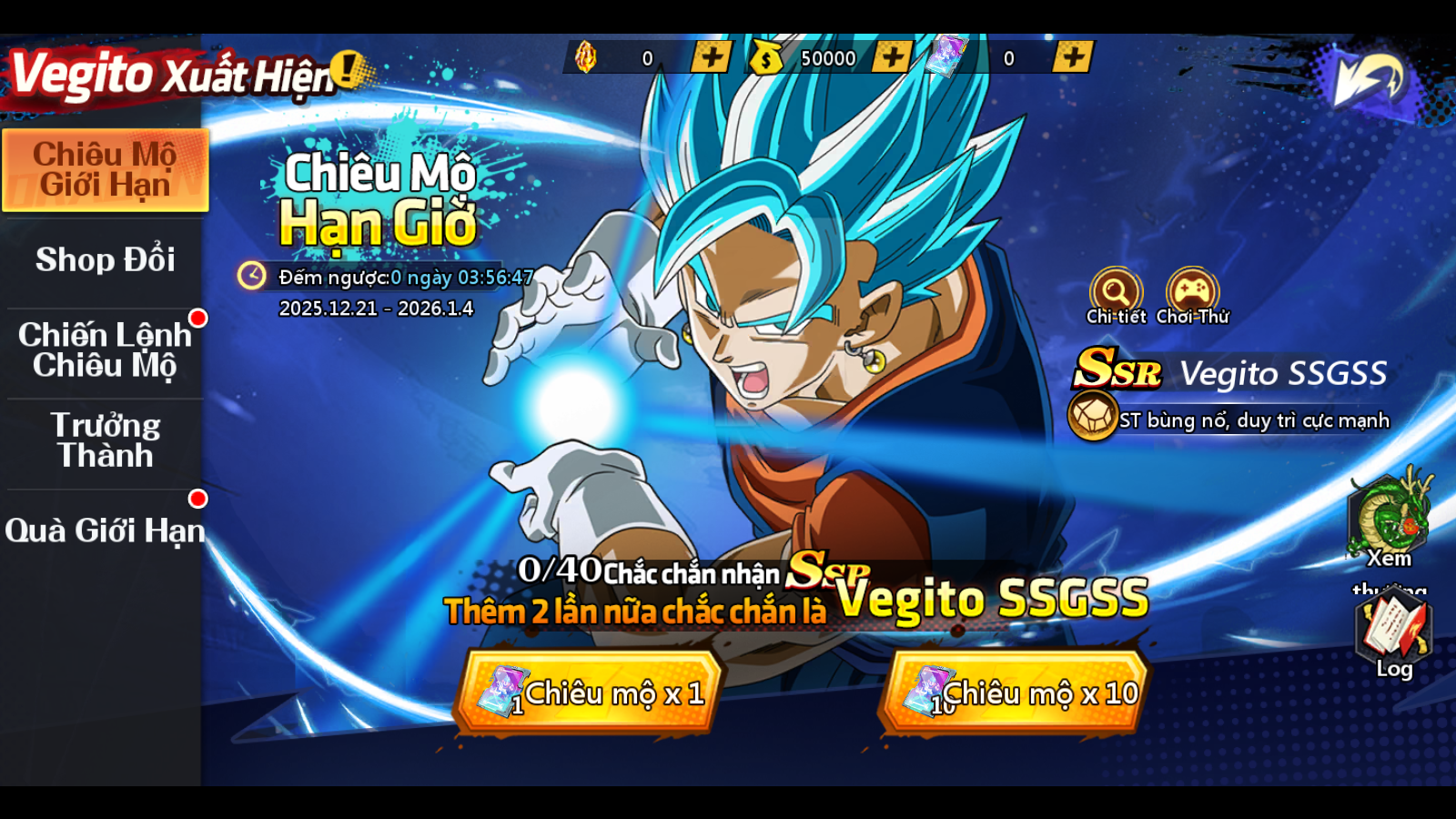Open the summon Log book
The width and height of the screenshot is (1456, 819).
[x=1392, y=630]
